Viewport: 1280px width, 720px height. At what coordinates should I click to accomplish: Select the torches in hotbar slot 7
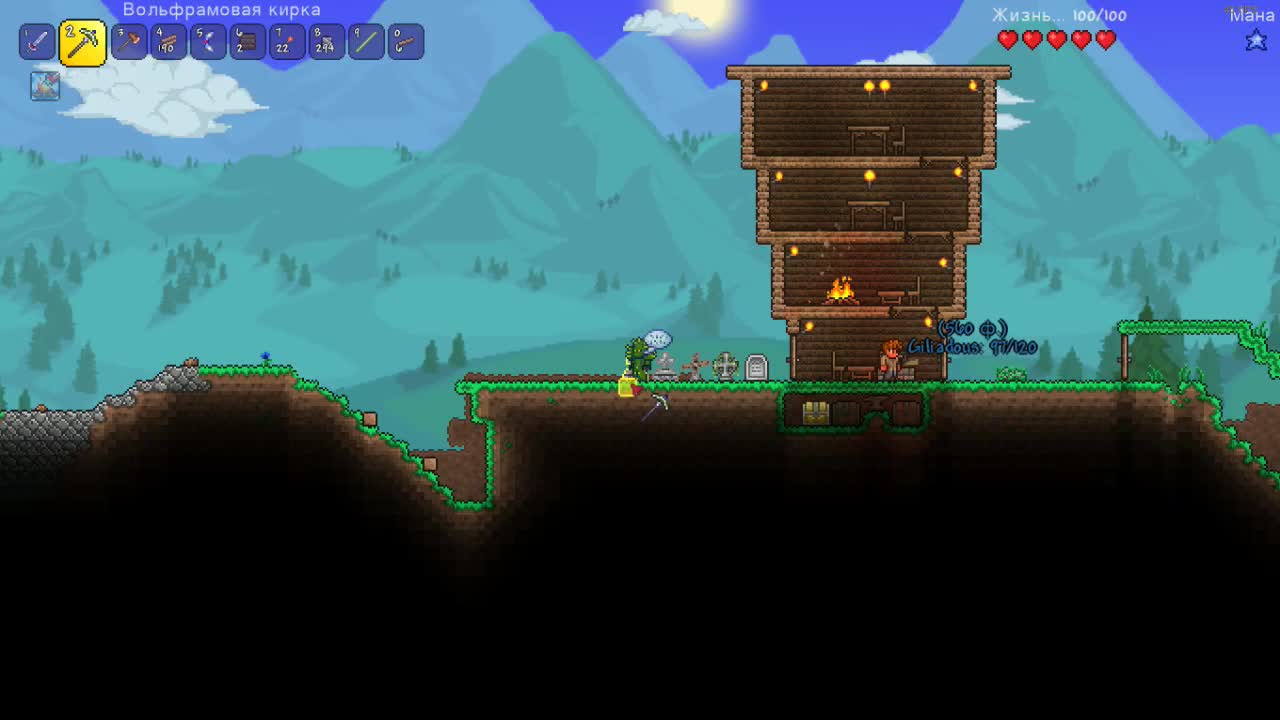coord(286,41)
